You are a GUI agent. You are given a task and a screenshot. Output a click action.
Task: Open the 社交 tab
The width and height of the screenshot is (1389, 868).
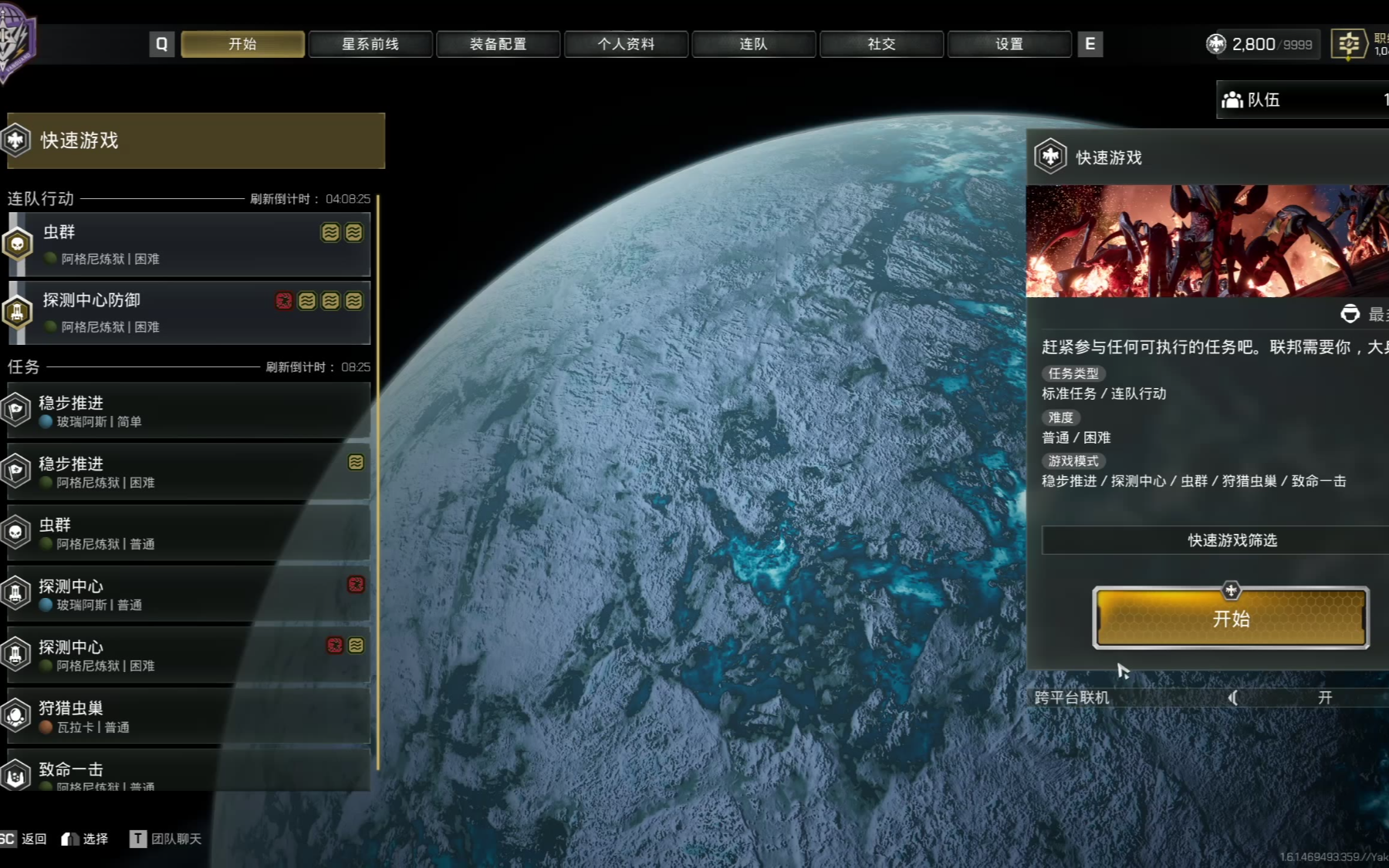pyautogui.click(x=881, y=44)
